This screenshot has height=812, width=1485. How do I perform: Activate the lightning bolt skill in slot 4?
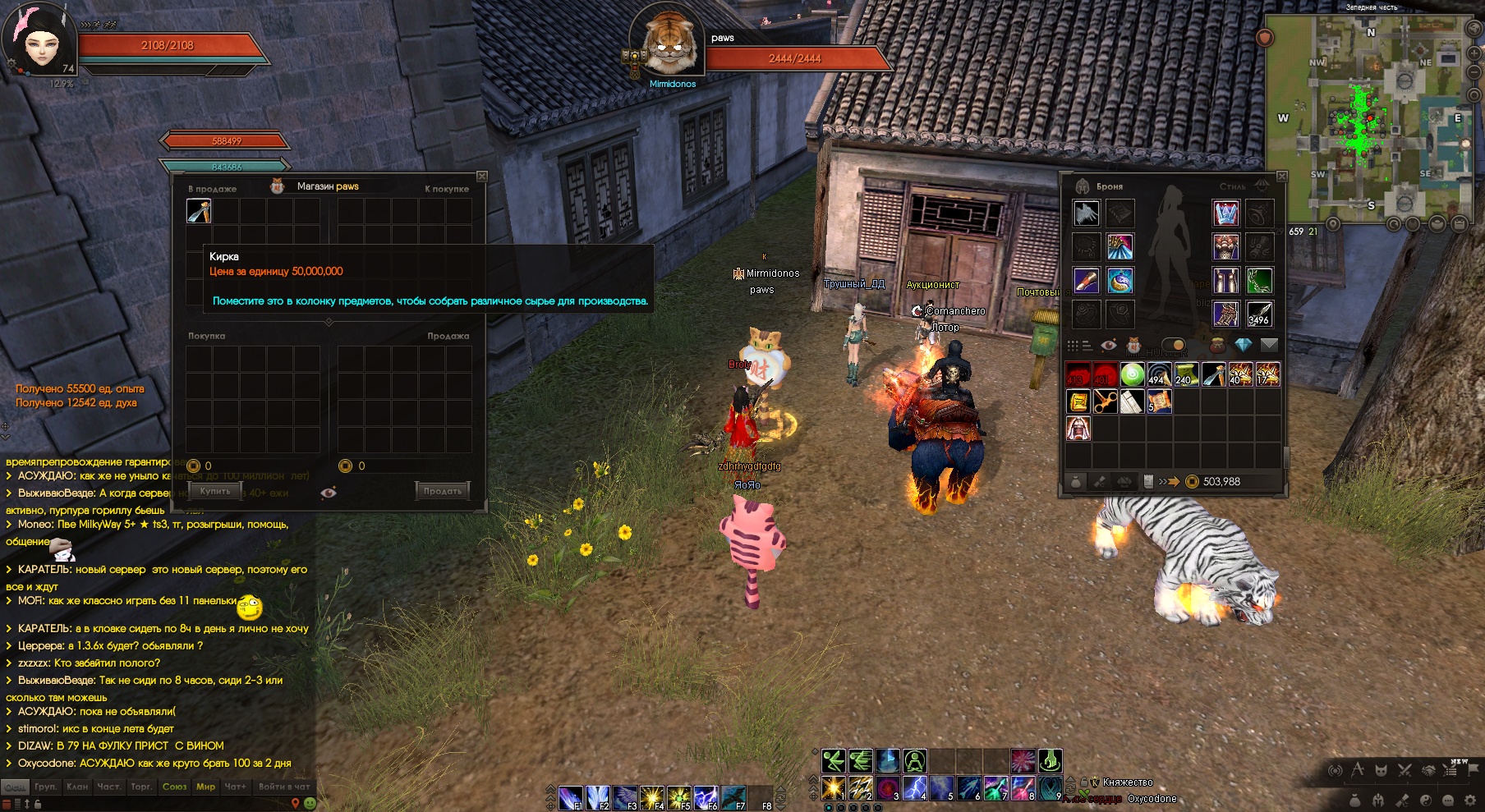[915, 788]
